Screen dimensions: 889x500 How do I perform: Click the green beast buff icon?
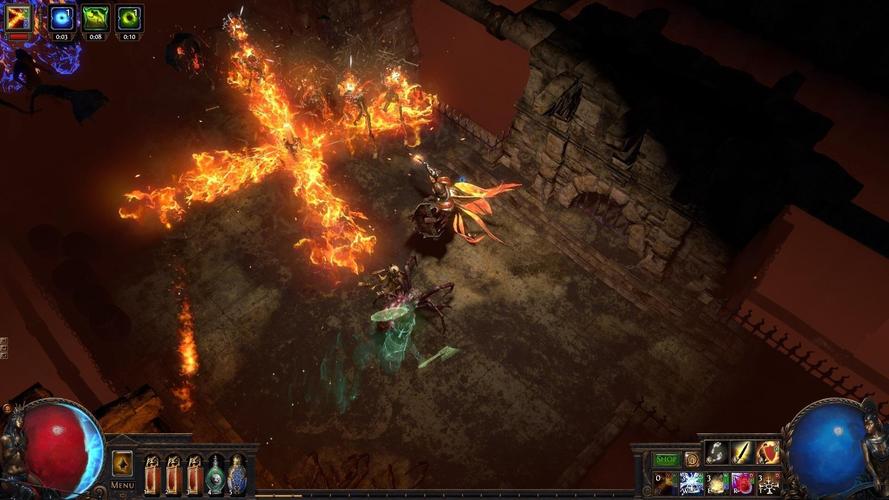point(95,18)
